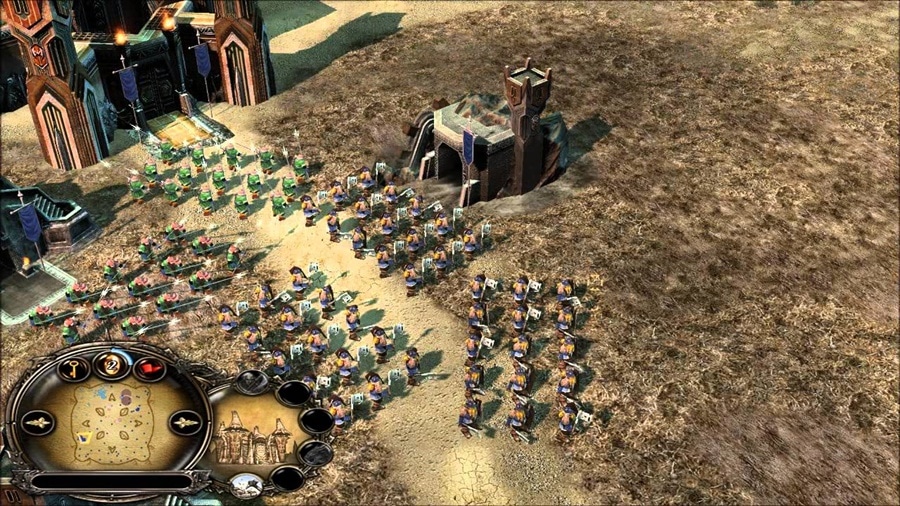Choose the landscape picture command slot
Image resolution: width=900 pixels, height=506 pixels.
pos(245,485)
